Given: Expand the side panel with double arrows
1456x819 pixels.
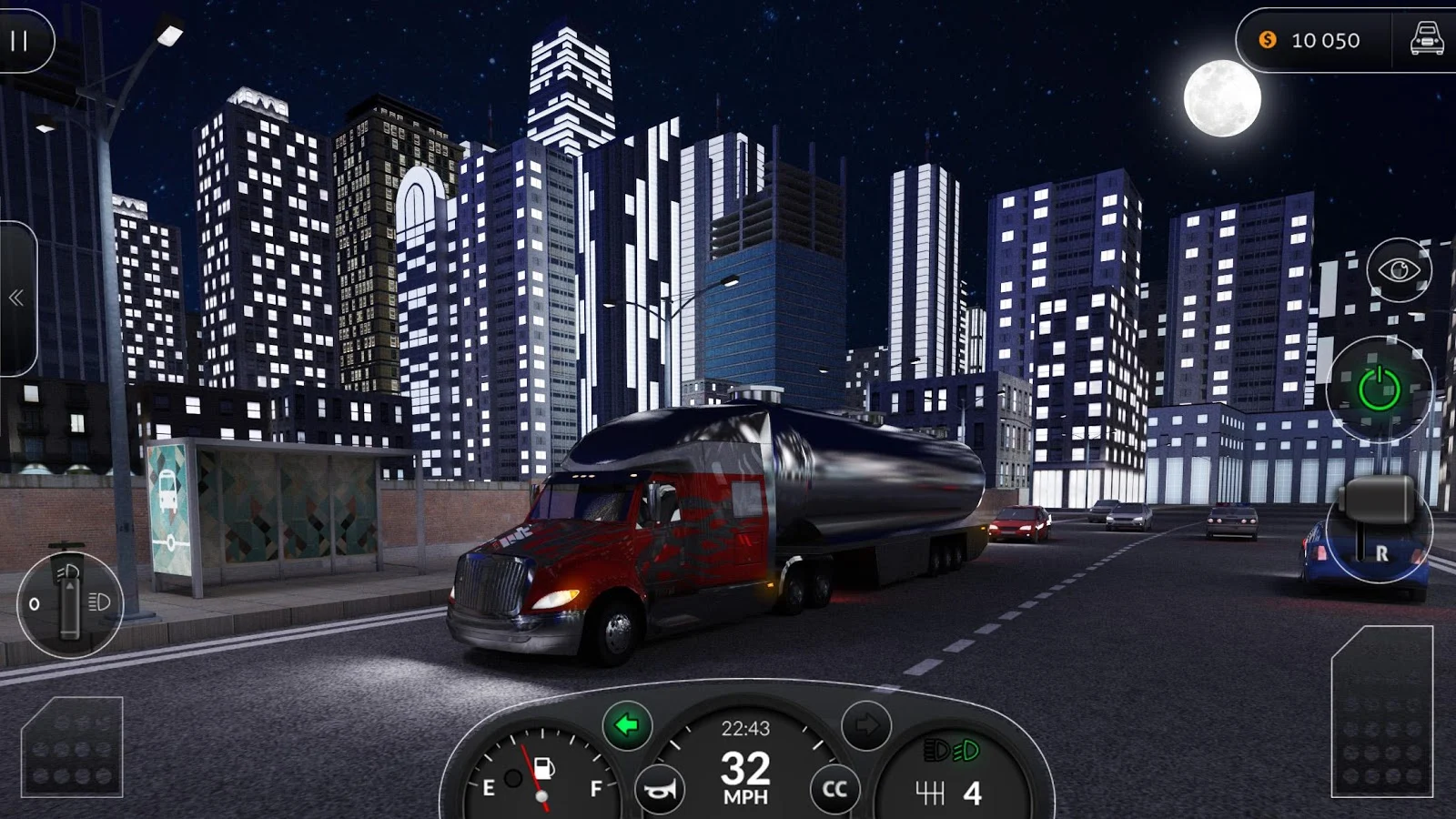Looking at the screenshot, I should point(16,298).
